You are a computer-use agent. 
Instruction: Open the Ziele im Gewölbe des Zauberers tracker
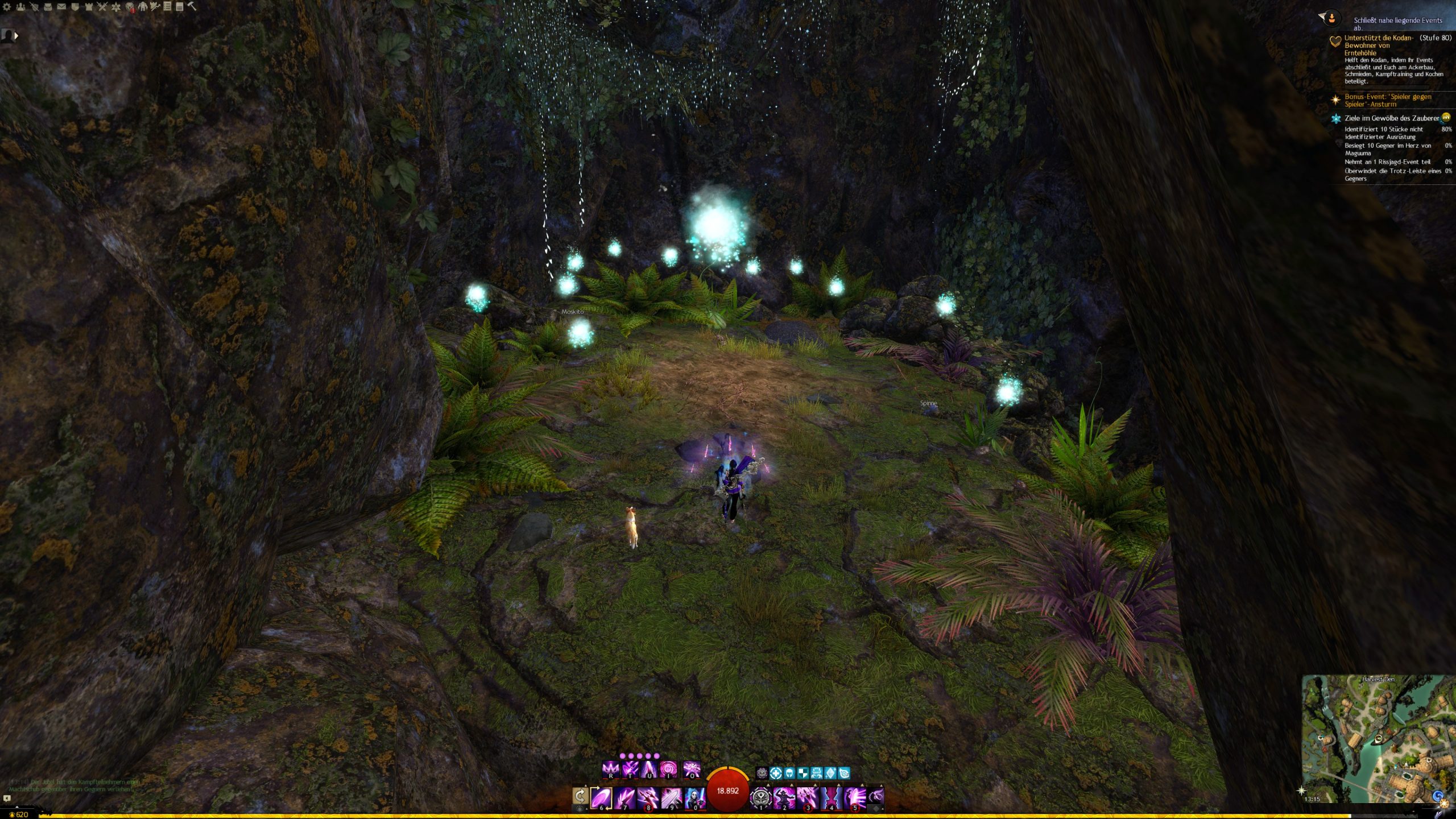(x=1391, y=118)
